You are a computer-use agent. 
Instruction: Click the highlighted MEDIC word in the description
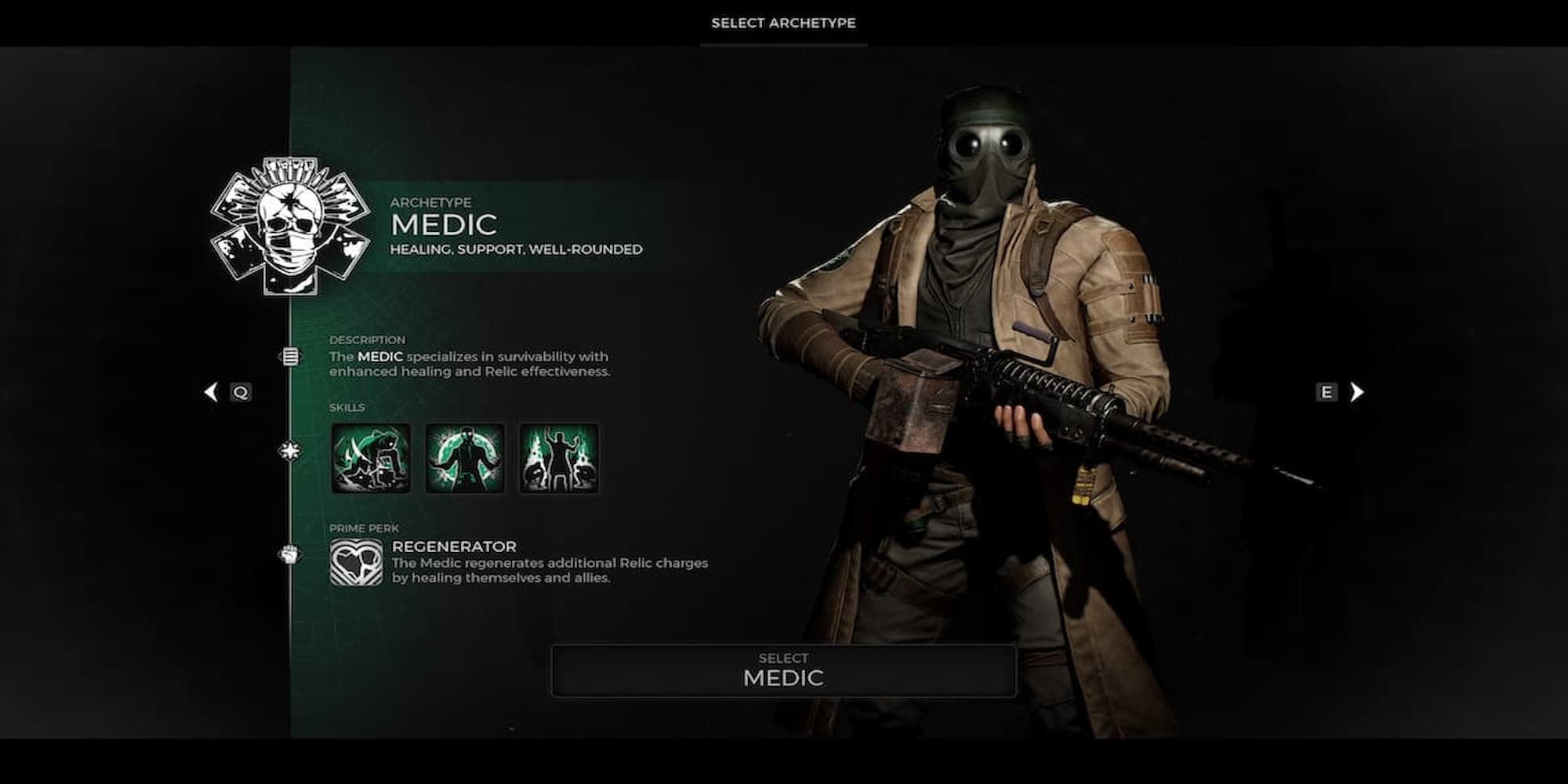(x=381, y=355)
